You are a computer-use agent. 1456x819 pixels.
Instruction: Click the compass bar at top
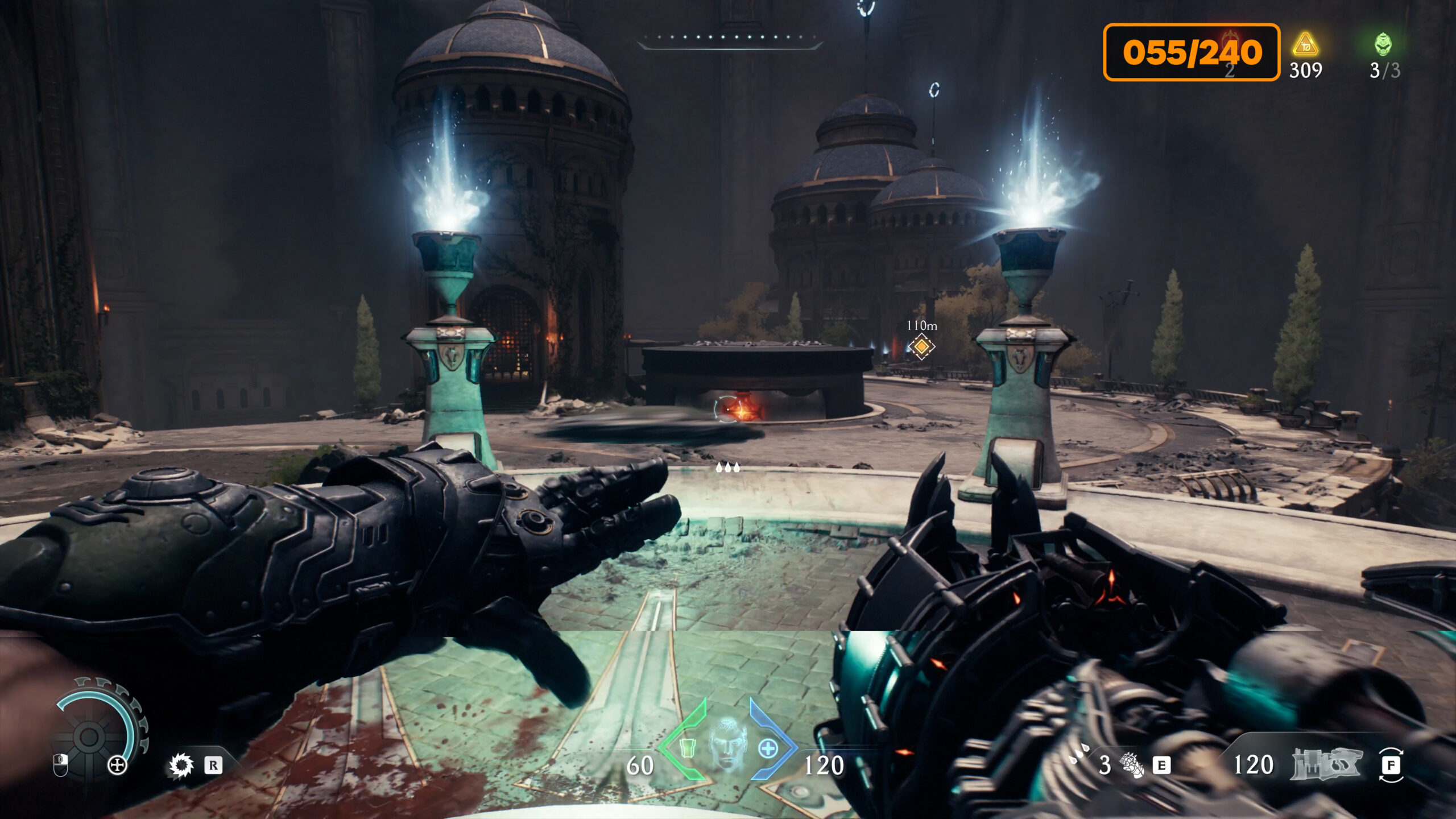pos(729,39)
